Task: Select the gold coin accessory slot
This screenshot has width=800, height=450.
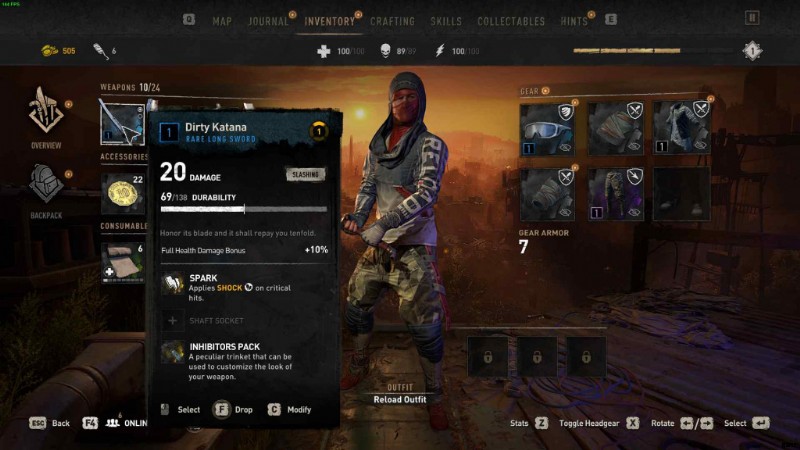Action: point(122,191)
